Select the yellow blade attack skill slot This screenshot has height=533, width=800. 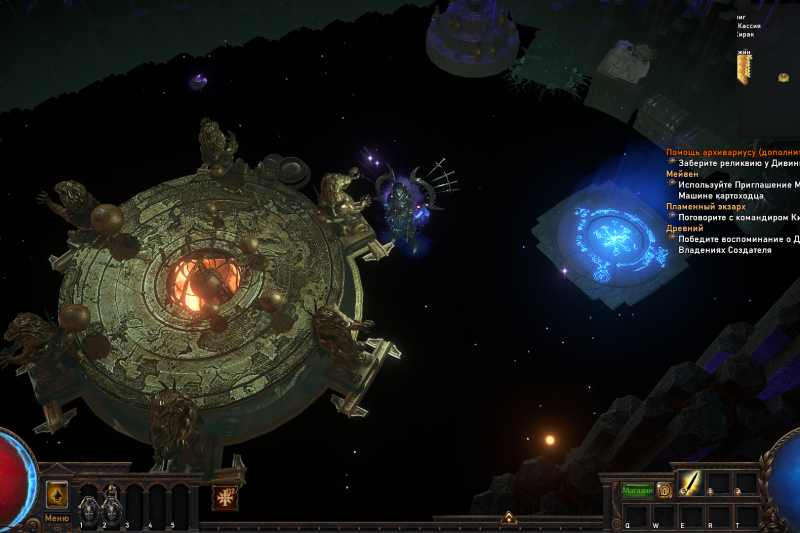pos(692,484)
